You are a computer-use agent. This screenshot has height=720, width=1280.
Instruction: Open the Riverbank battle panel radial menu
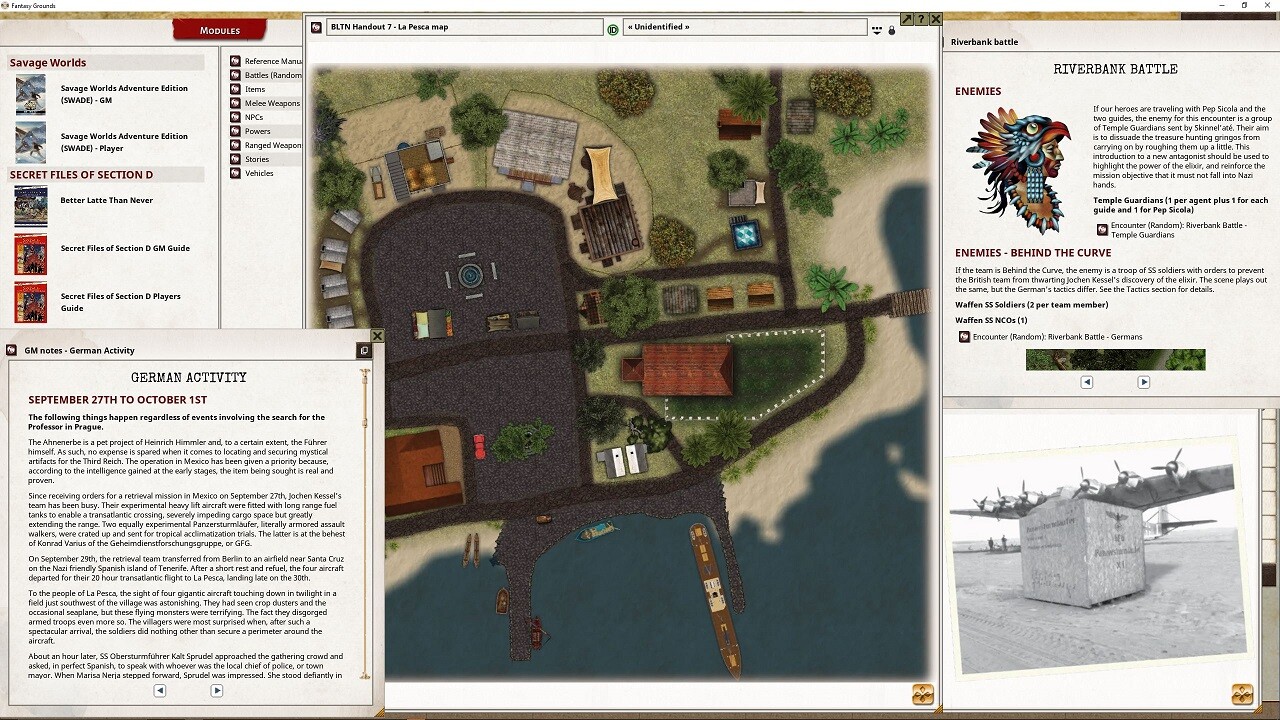click(x=1242, y=692)
